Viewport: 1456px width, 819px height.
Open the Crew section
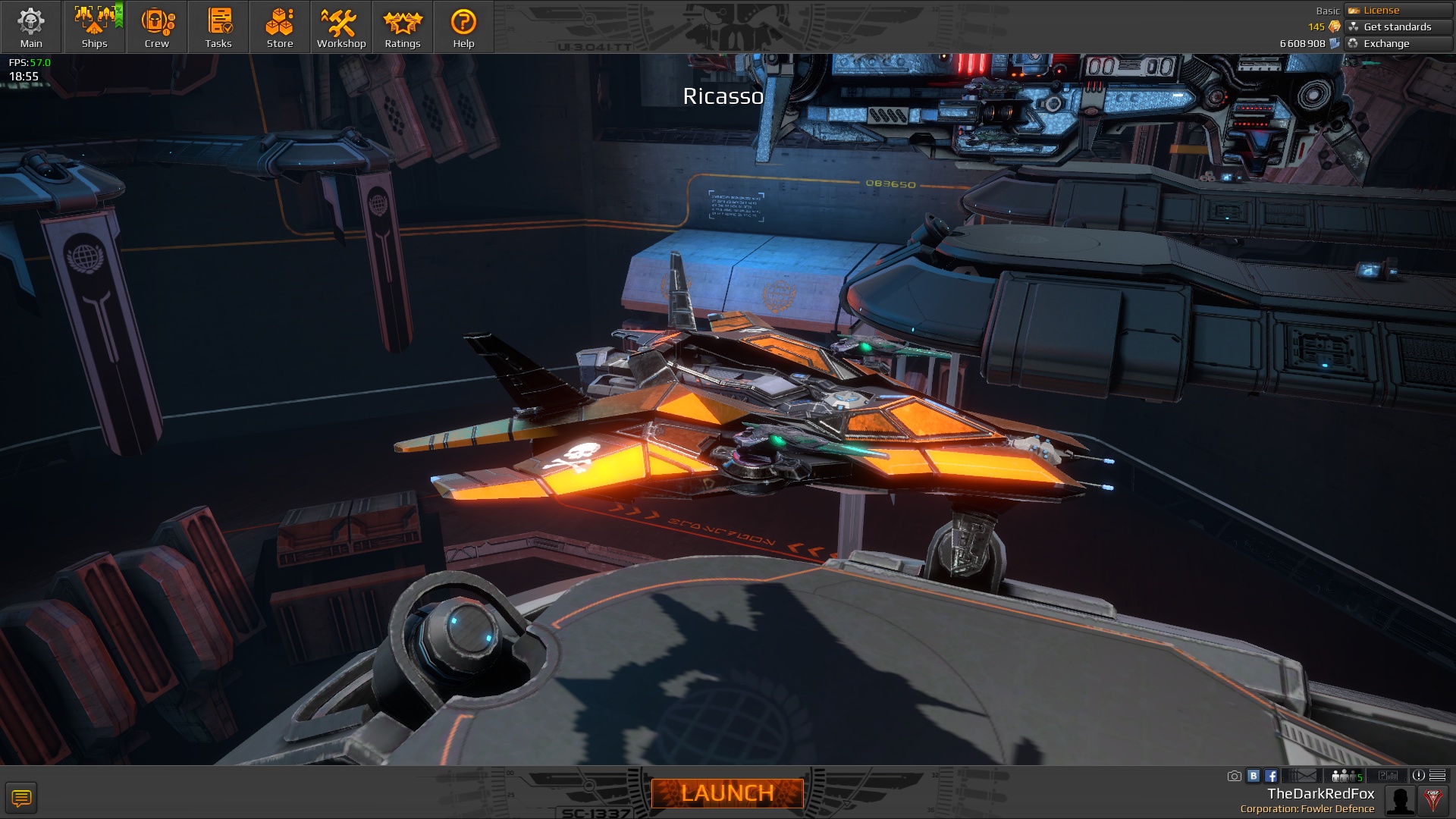157,27
